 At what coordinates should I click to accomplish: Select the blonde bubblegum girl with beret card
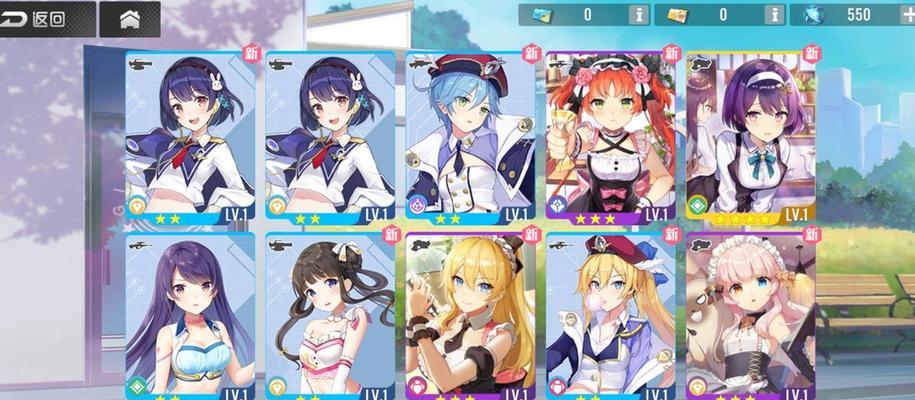pos(608,316)
